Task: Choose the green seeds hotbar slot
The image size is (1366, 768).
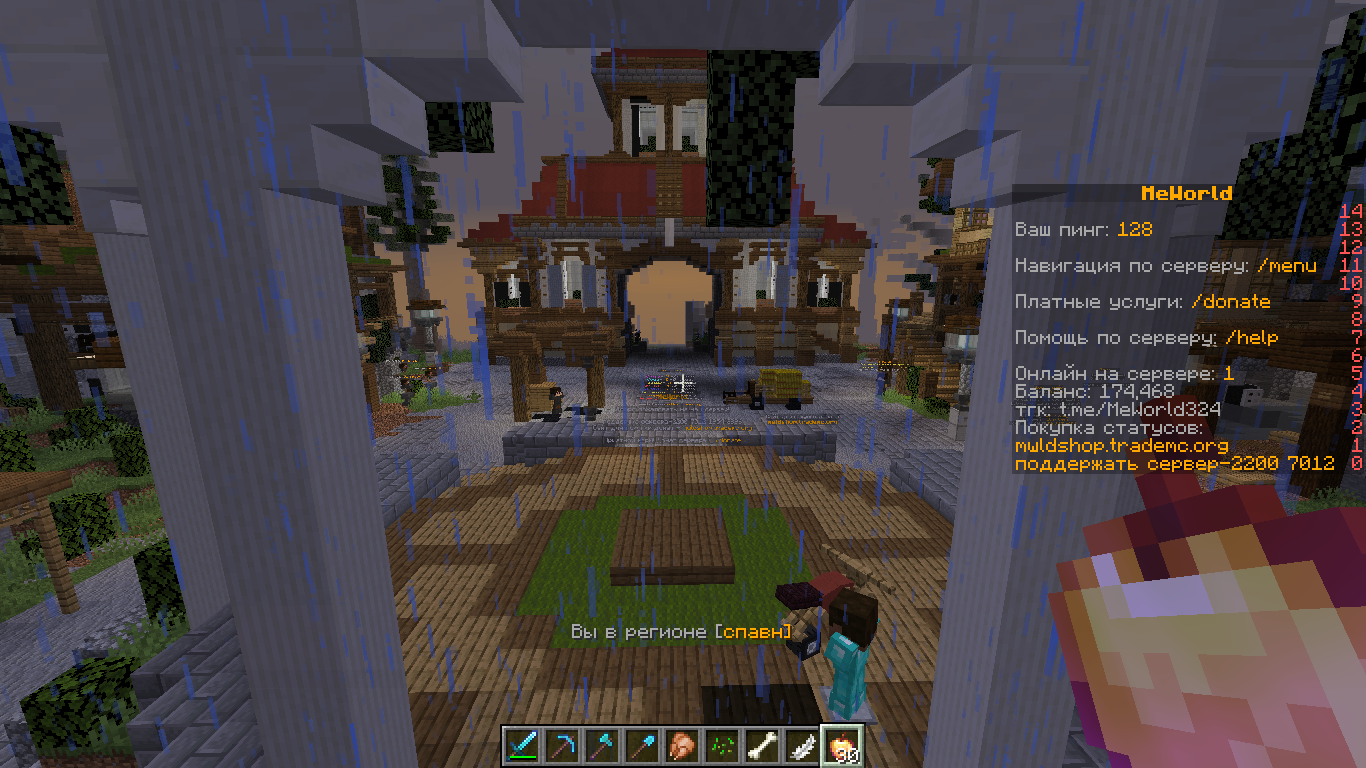Action: pos(721,745)
